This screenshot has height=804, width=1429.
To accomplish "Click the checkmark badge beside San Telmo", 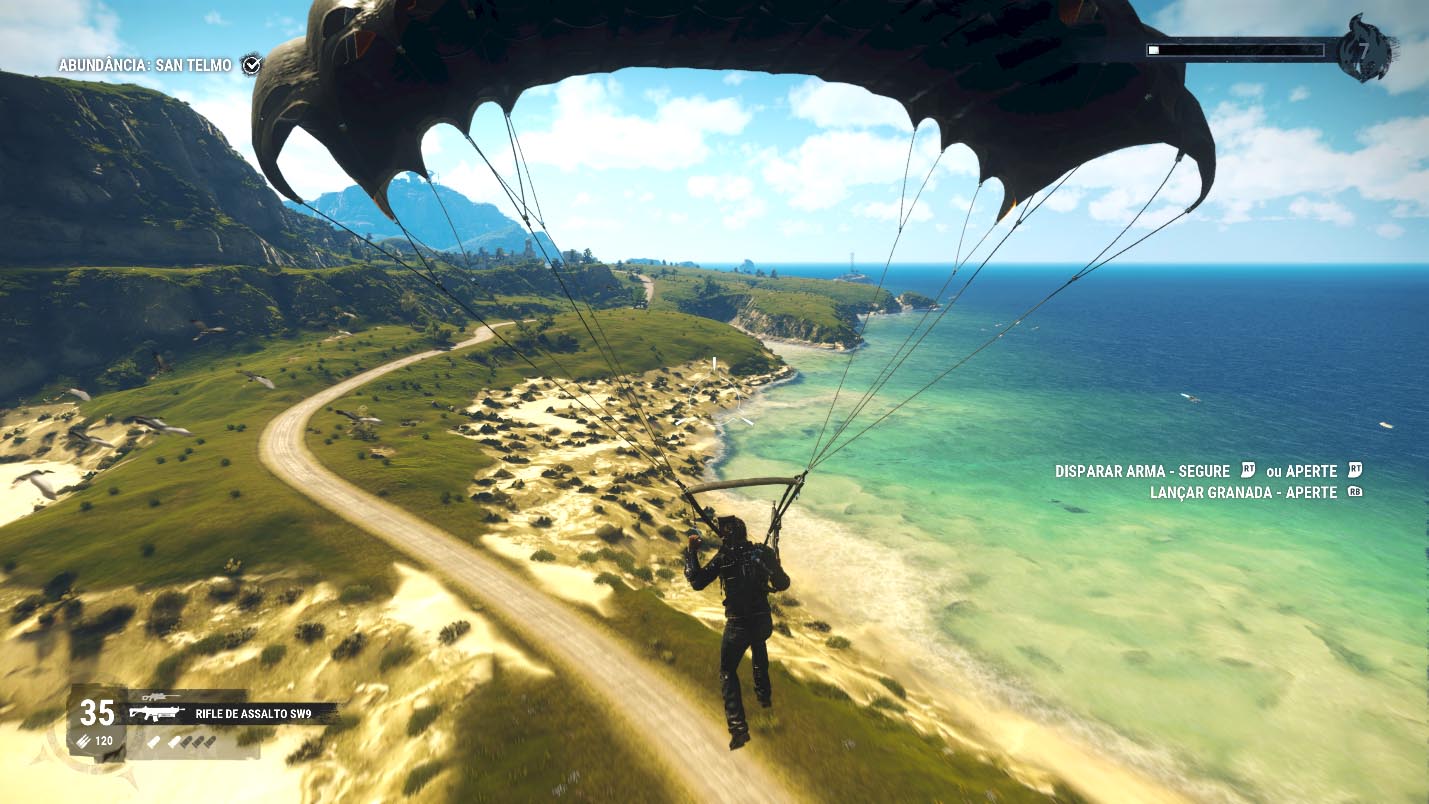I will click(x=252, y=64).
